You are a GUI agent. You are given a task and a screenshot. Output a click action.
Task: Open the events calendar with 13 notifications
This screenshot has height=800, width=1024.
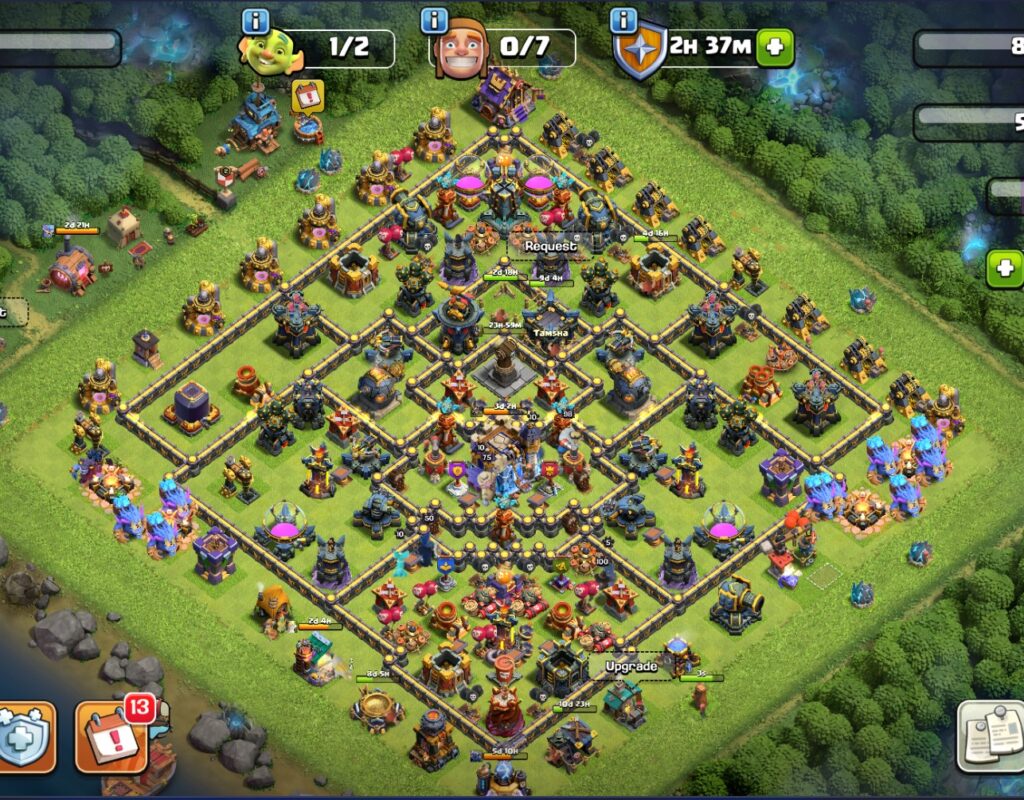112,737
